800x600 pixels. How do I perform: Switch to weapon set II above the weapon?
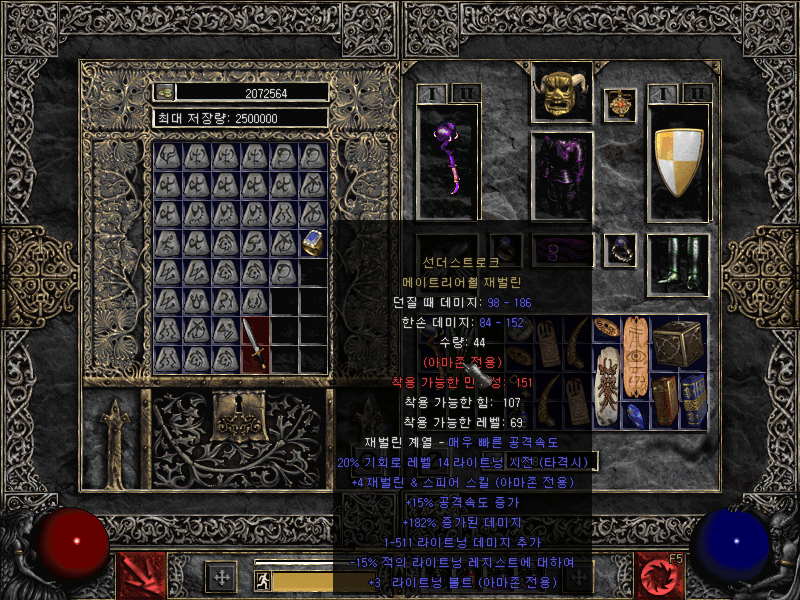point(464,93)
